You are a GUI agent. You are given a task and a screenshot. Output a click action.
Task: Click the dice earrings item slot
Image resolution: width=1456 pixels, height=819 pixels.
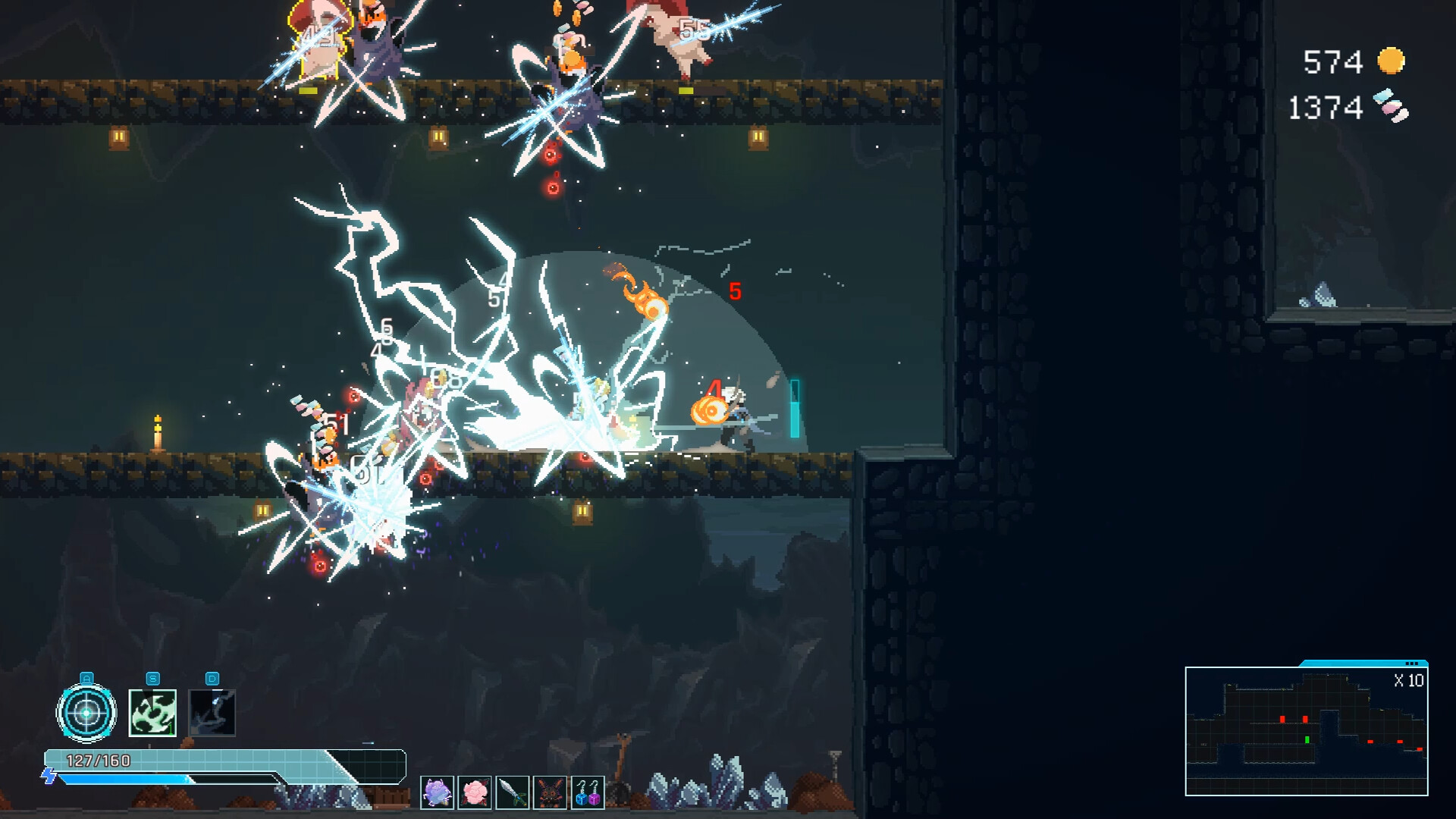[x=588, y=792]
